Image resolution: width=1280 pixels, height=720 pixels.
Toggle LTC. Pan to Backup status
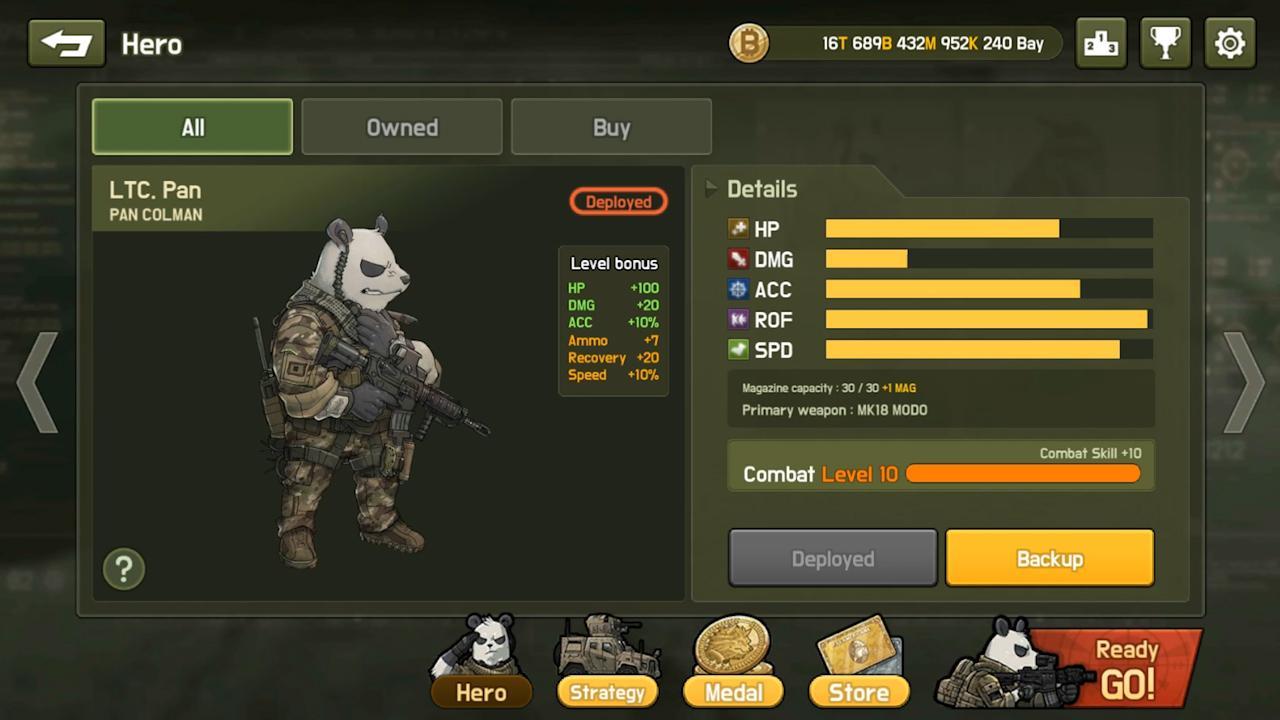[1049, 558]
